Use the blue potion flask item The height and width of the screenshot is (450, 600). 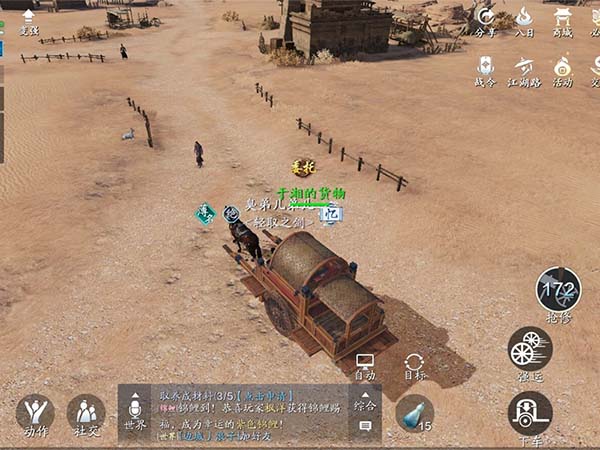pos(412,412)
